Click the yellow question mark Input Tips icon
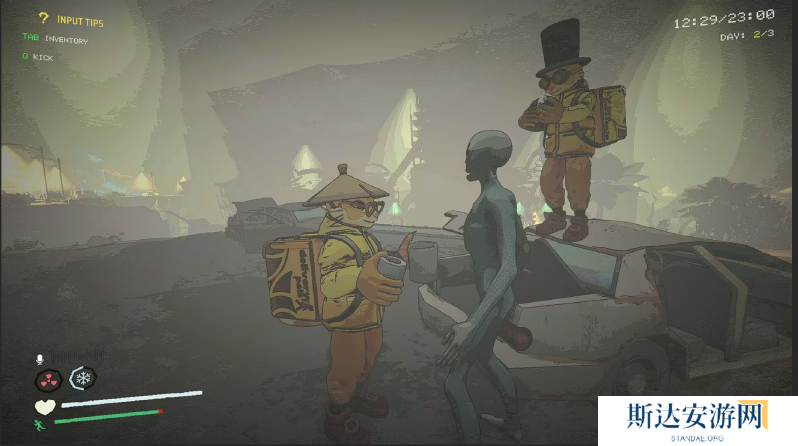 coord(43,18)
